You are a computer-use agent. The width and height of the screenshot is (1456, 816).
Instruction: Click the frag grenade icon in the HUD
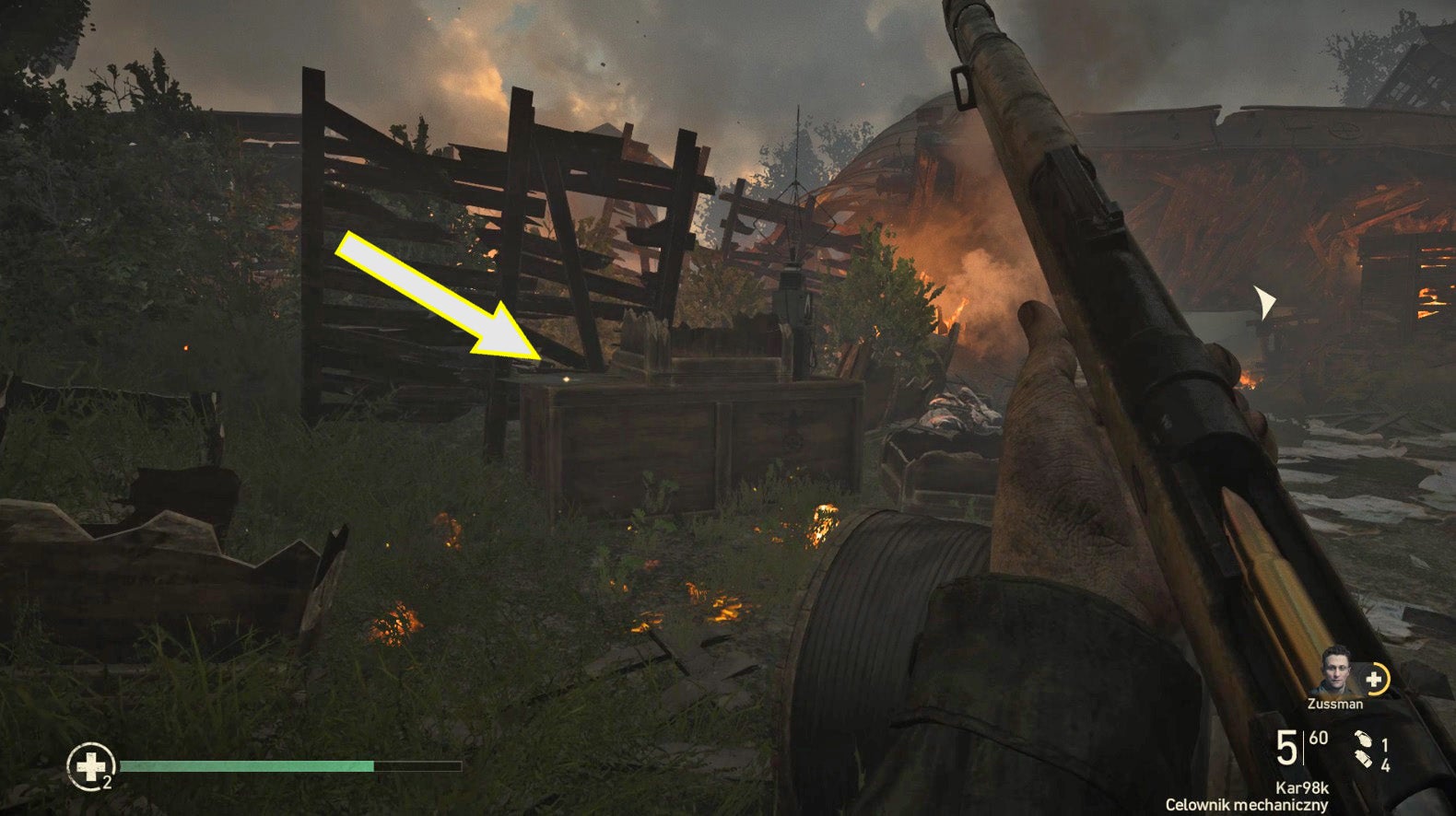click(1365, 740)
